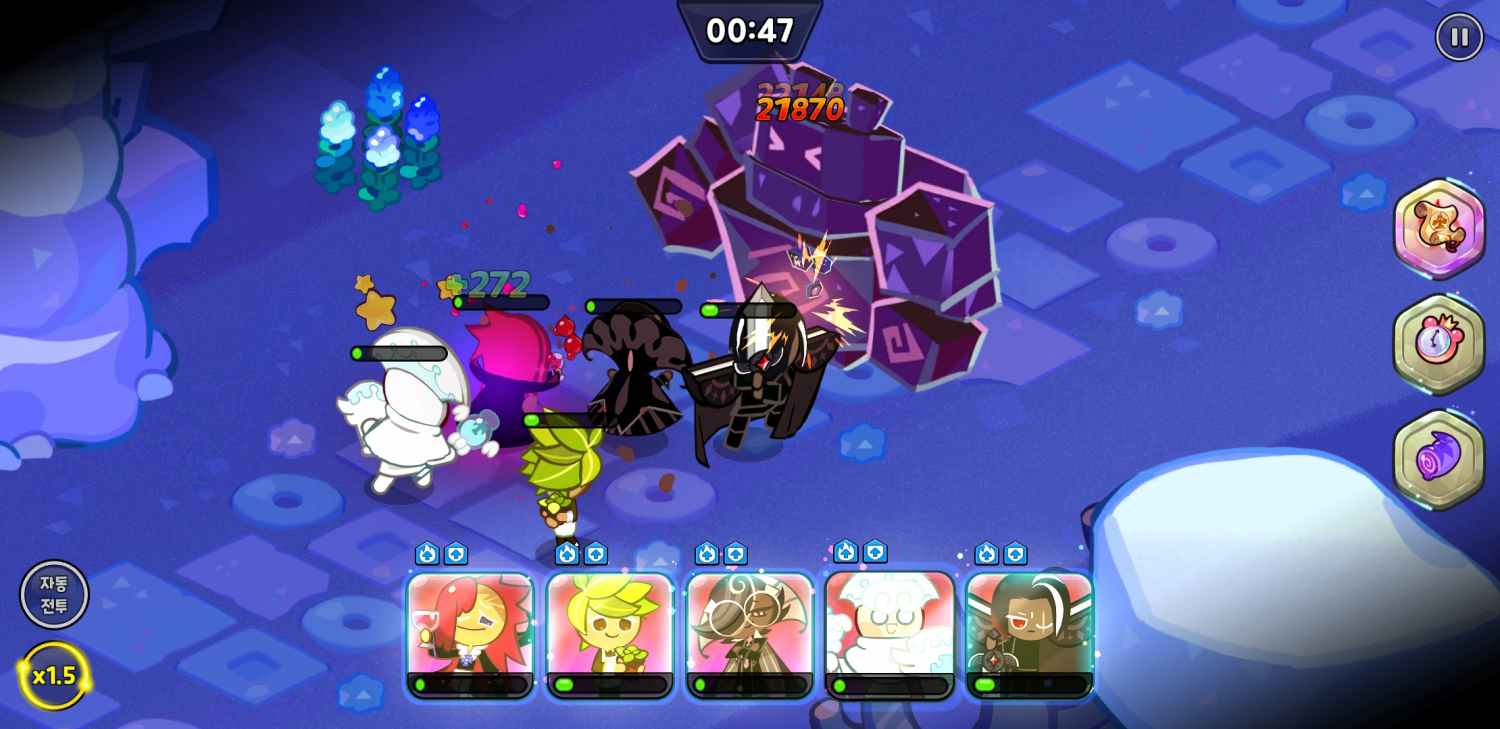Viewport: 1500px width, 729px height.
Task: Toggle 자동 전투 auto-battle mode
Action: [x=54, y=594]
